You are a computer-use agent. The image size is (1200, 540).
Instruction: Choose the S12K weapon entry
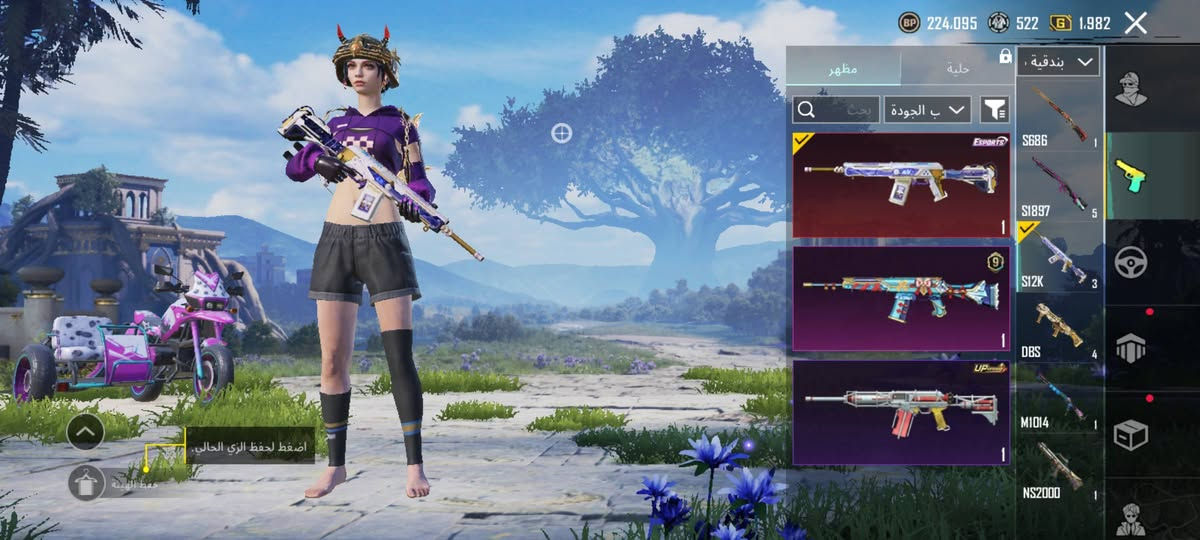coord(1059,257)
